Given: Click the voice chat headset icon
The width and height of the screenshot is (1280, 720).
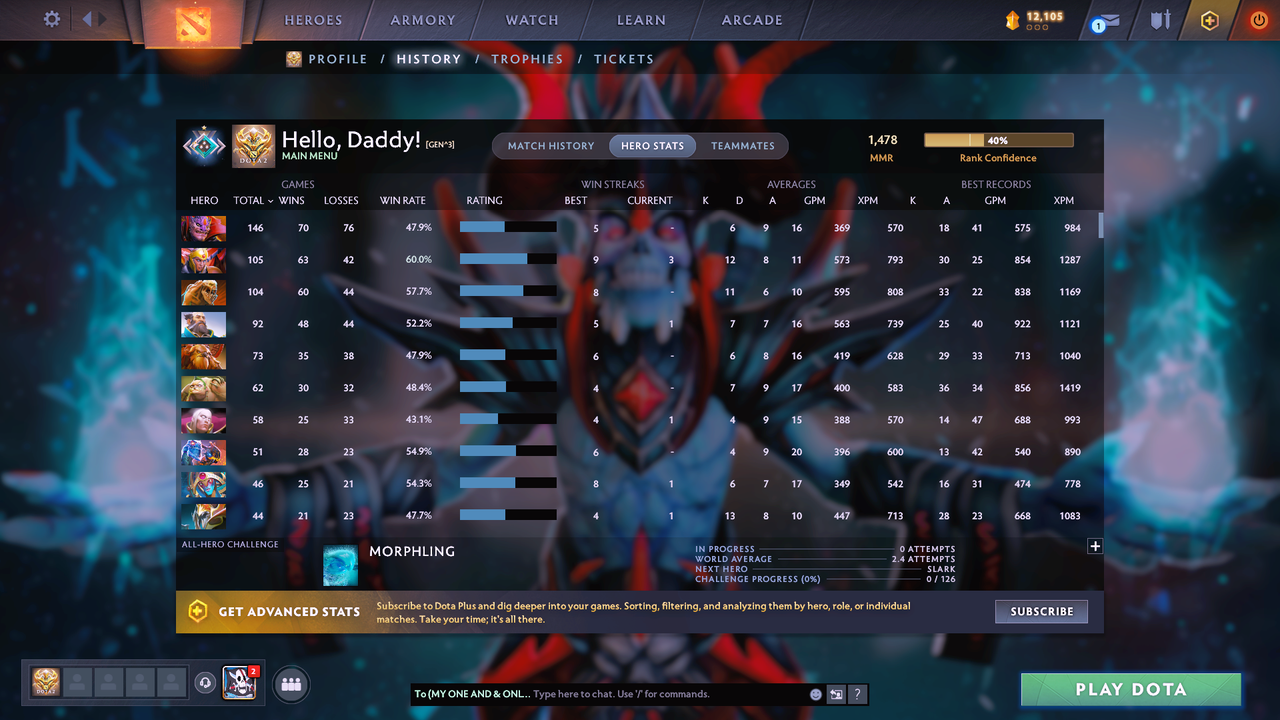Looking at the screenshot, I should pos(207,684).
